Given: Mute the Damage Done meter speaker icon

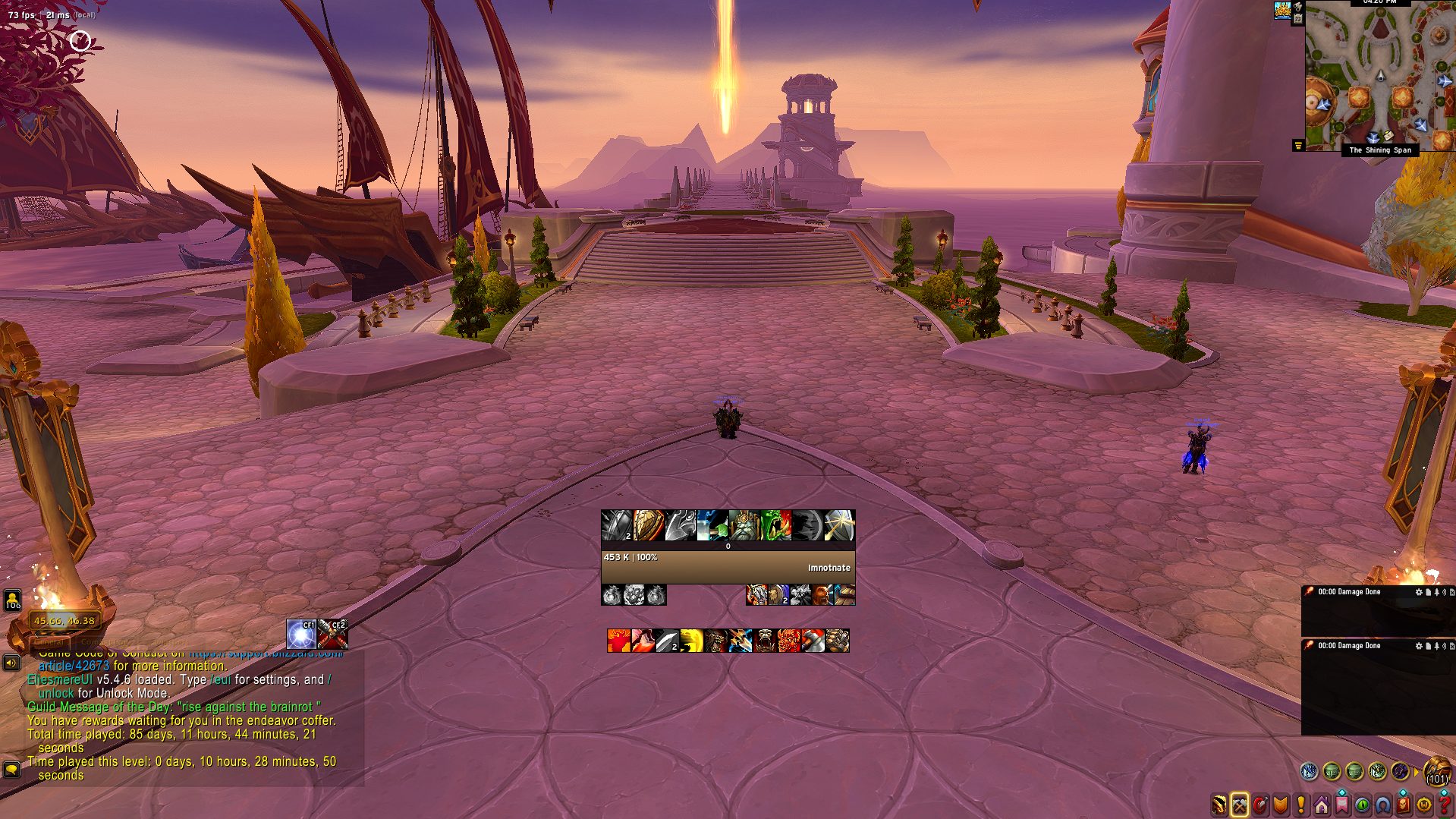Looking at the screenshot, I should pyautogui.click(x=1444, y=592).
